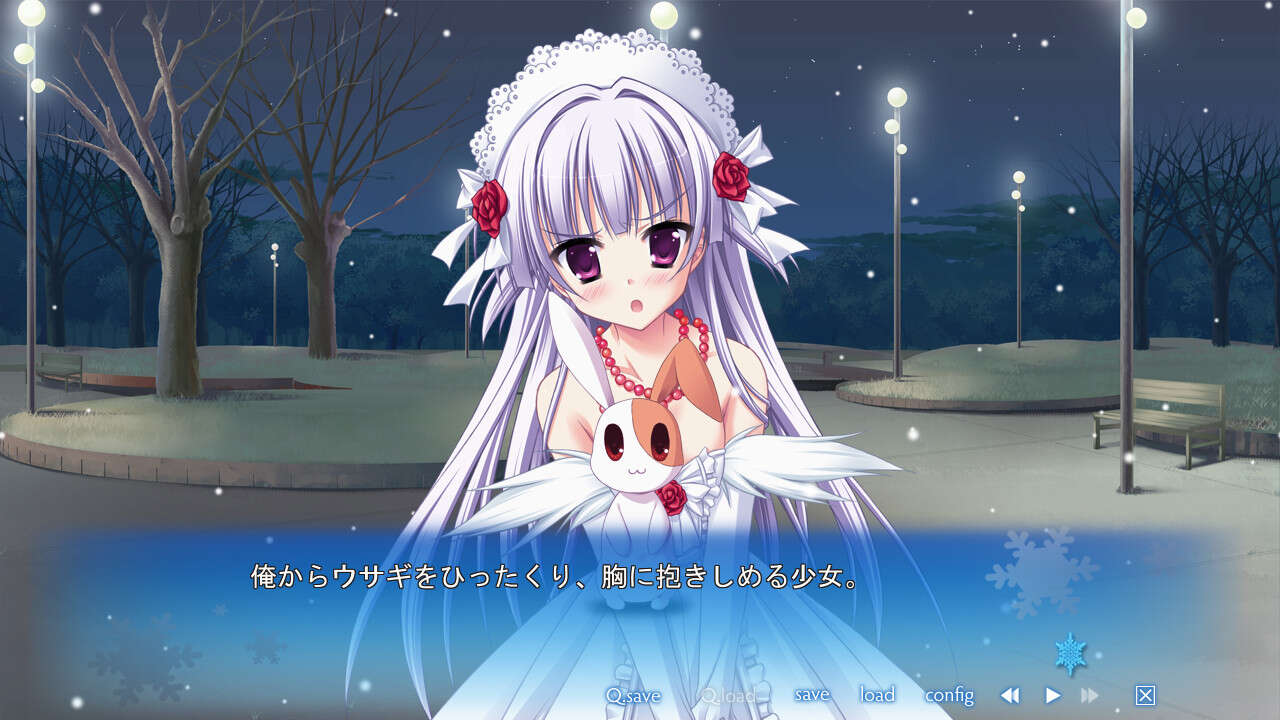This screenshot has width=1280, height=720.
Task: Start auto-read mode with the play icon
Action: click(1053, 695)
